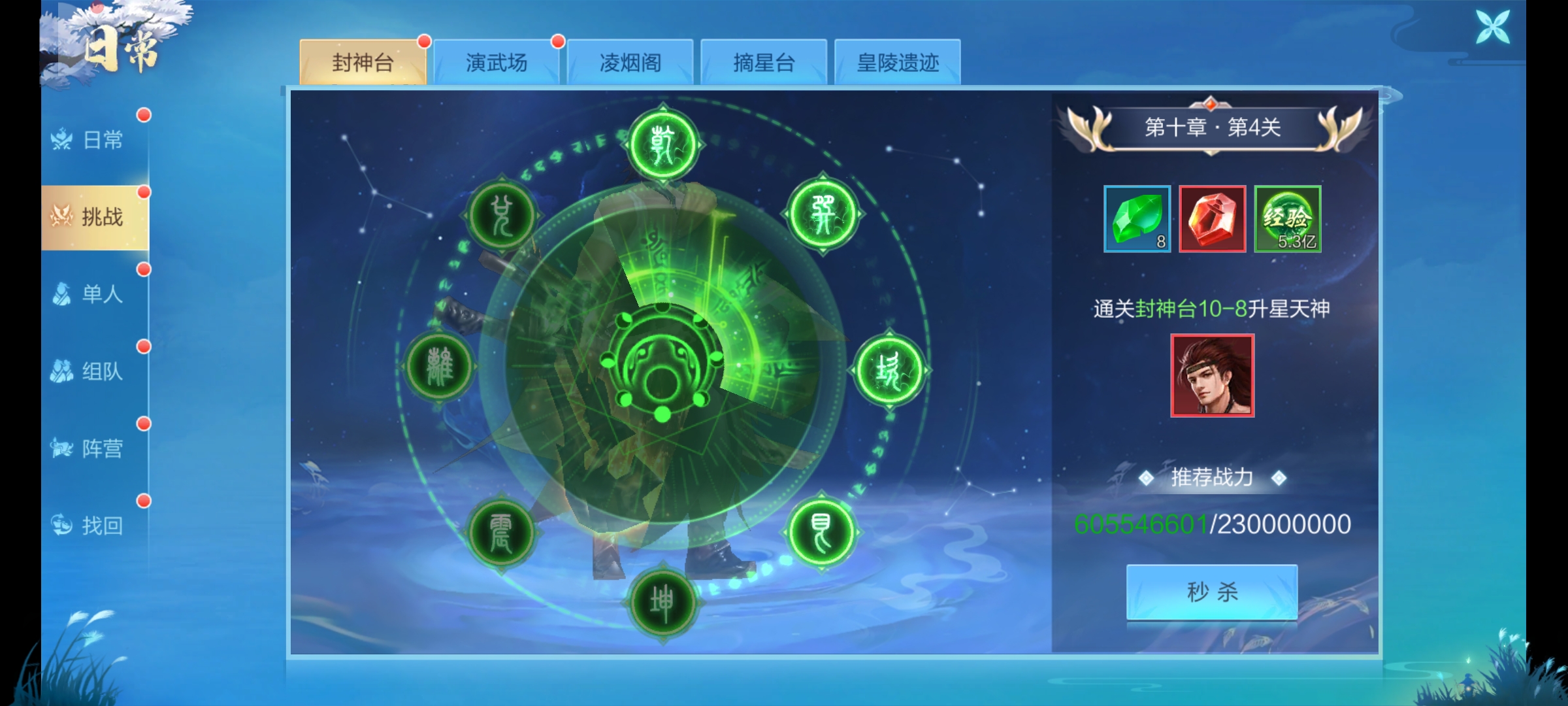Switch to the 封神台 tab
This screenshot has width=1568, height=706.
point(363,63)
